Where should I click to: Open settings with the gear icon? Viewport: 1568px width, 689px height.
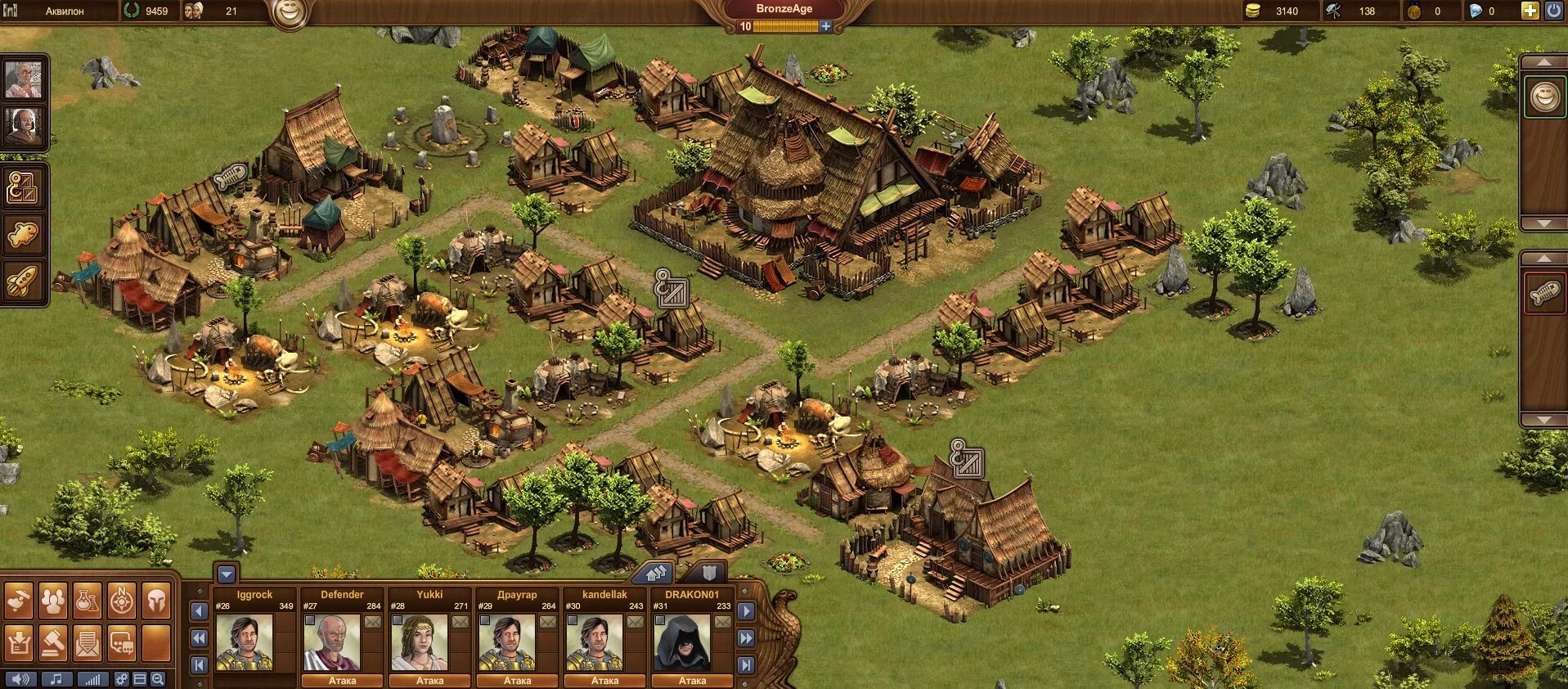pos(121,679)
